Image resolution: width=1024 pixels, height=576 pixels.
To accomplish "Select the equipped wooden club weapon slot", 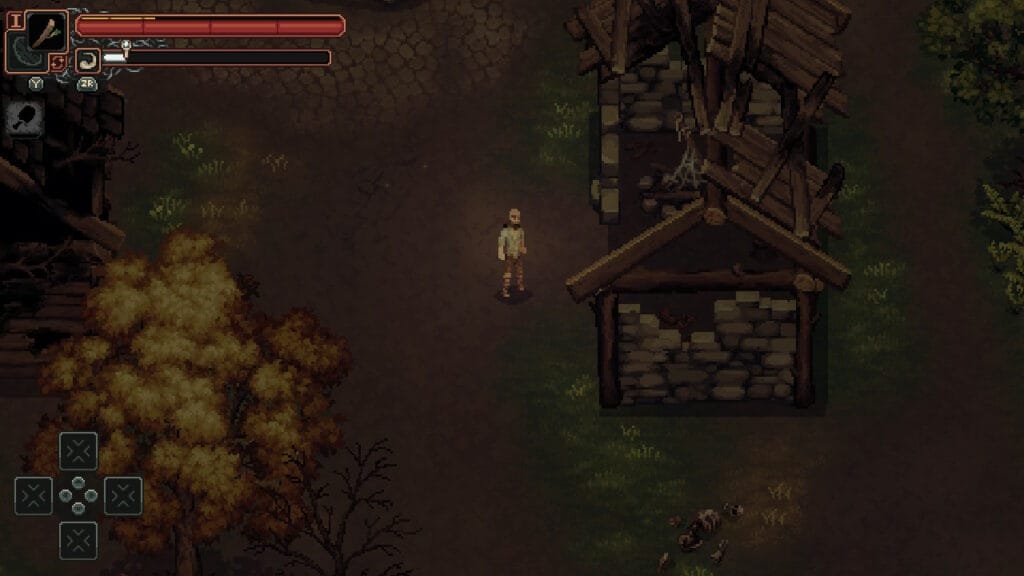I will coord(46,30).
